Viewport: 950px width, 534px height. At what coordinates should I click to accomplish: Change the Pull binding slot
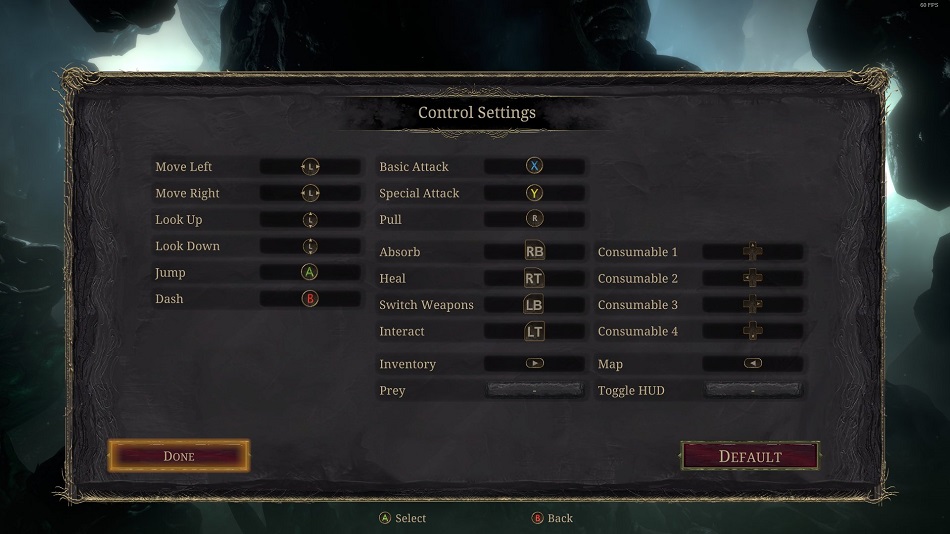(534, 219)
